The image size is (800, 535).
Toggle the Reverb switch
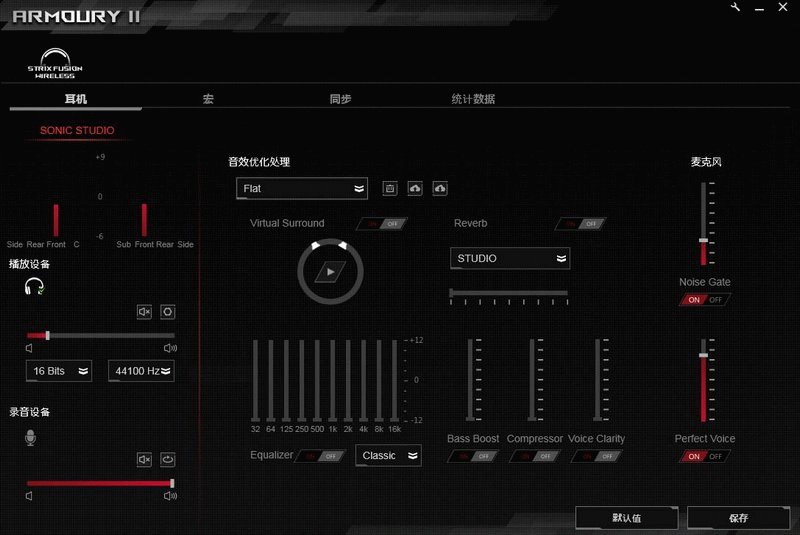coord(582,224)
